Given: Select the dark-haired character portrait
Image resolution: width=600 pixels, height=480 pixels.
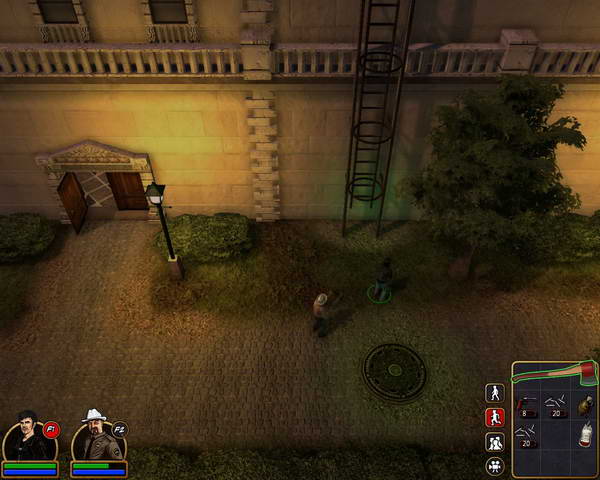Looking at the screenshot, I should [x=28, y=436].
